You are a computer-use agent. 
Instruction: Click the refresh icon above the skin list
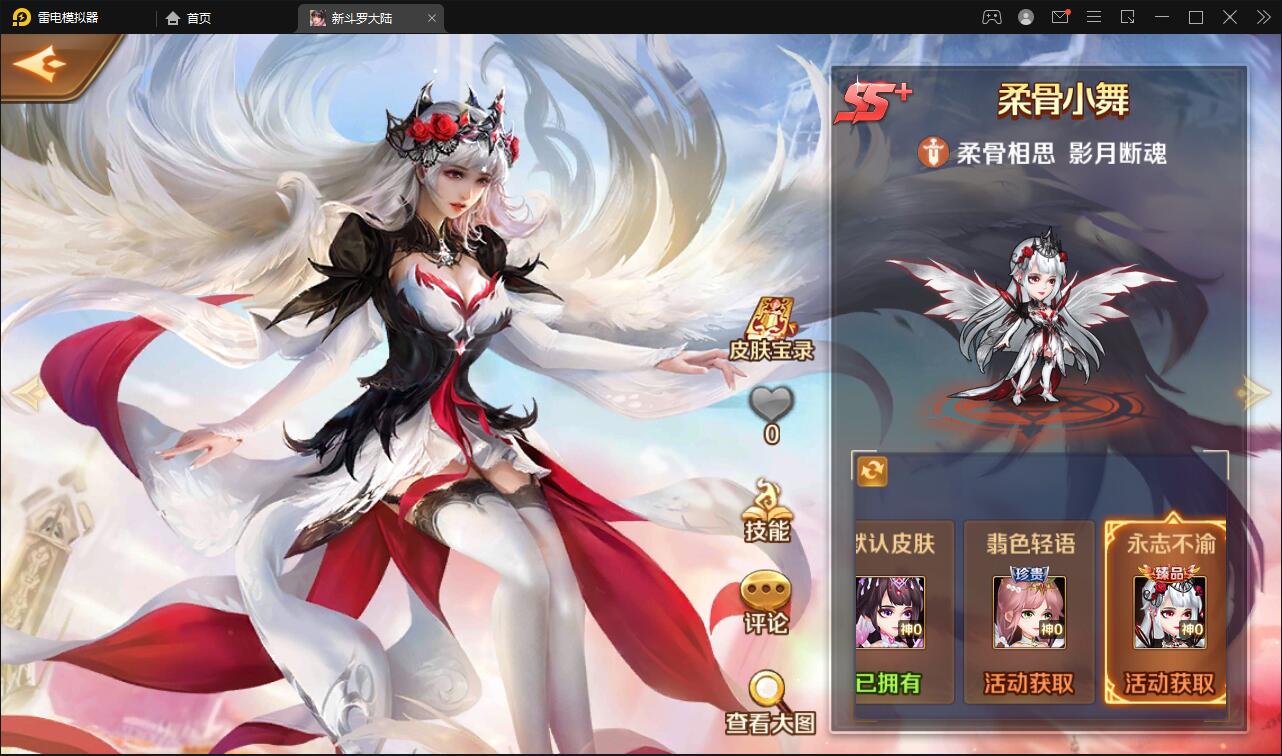click(x=869, y=471)
